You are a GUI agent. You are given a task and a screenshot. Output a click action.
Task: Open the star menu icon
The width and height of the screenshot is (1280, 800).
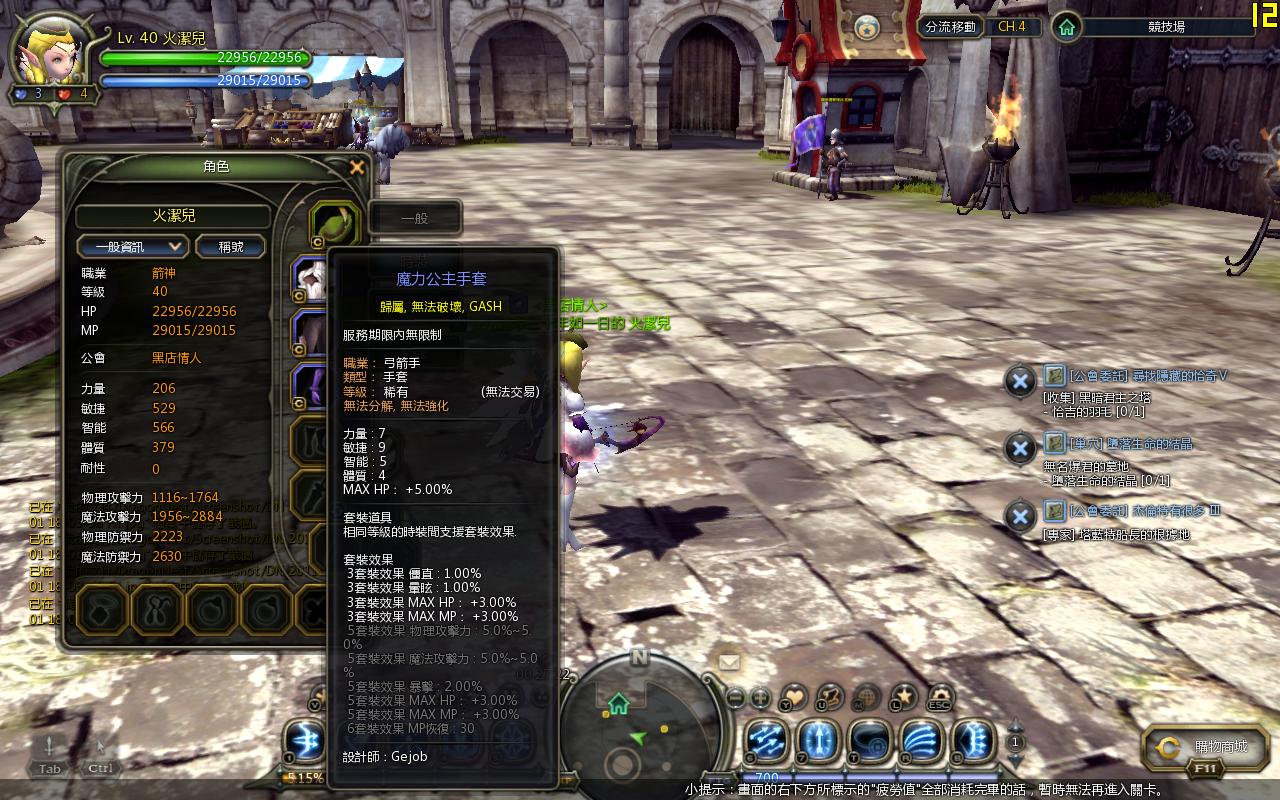click(x=904, y=695)
